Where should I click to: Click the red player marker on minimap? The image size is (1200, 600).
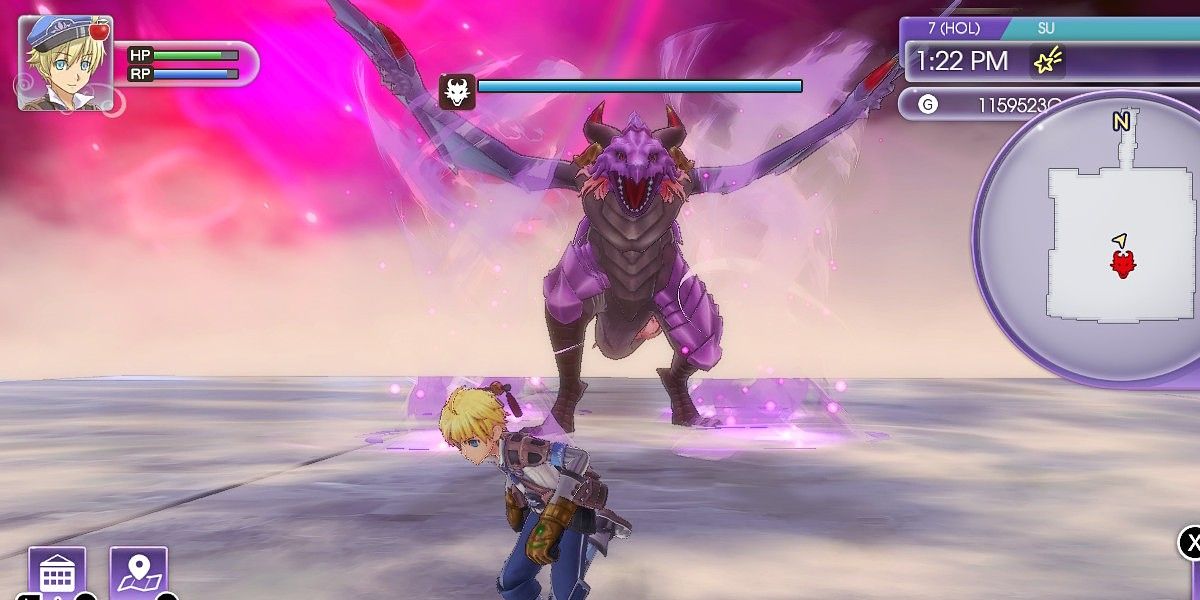pos(1123,262)
